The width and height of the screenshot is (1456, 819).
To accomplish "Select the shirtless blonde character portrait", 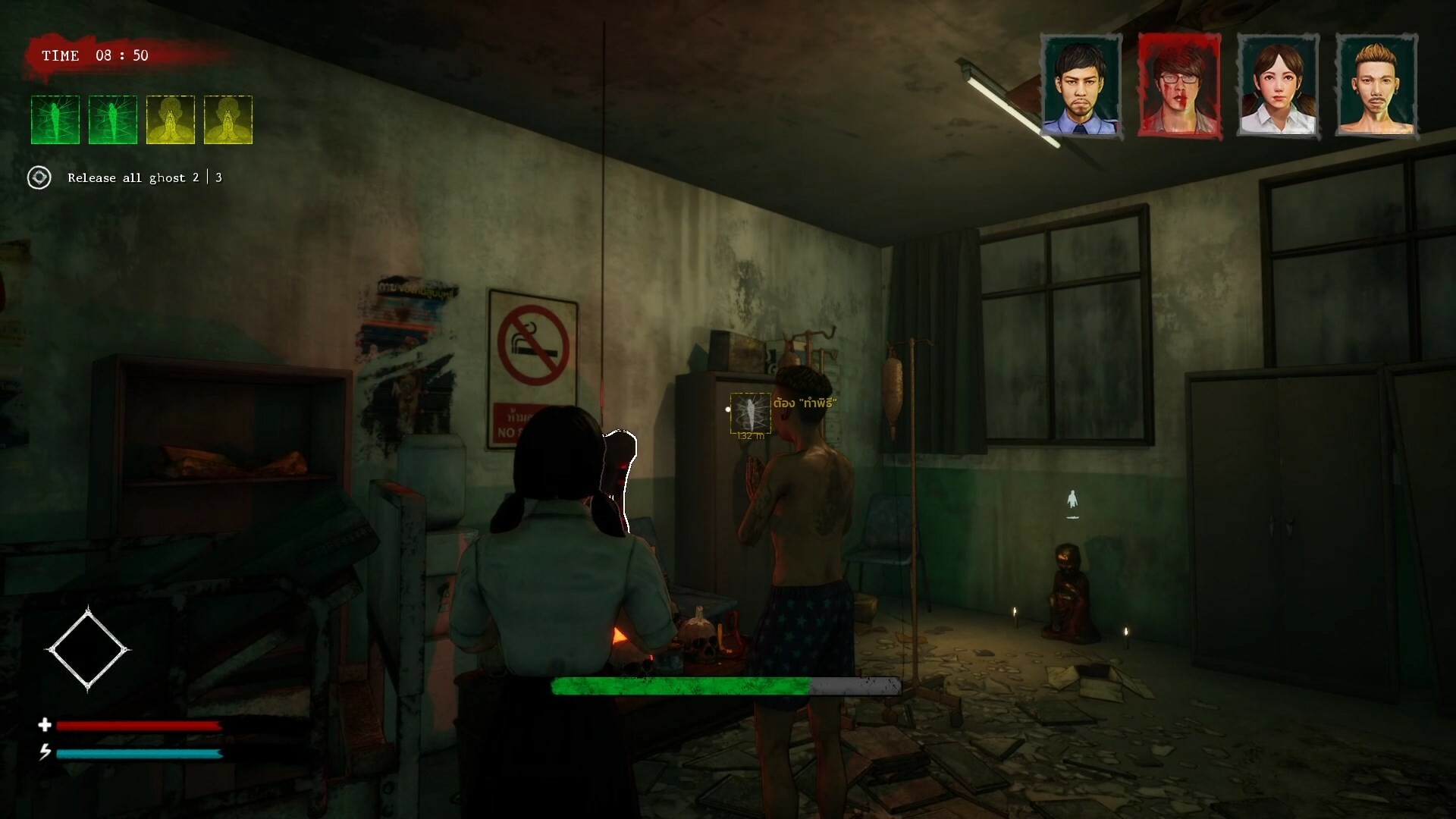I will [1376, 86].
